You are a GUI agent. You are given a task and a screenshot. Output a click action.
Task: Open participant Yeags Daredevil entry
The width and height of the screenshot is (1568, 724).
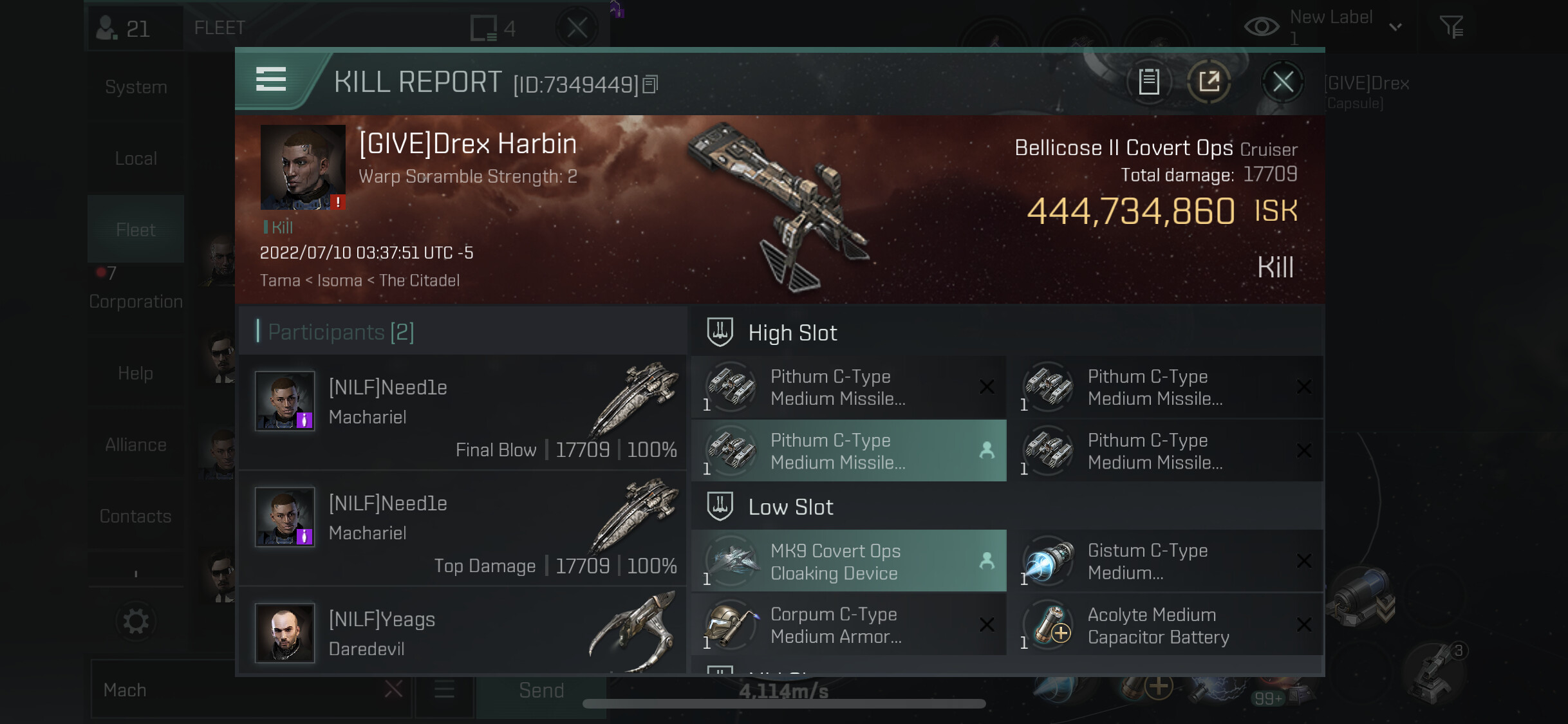tap(462, 633)
